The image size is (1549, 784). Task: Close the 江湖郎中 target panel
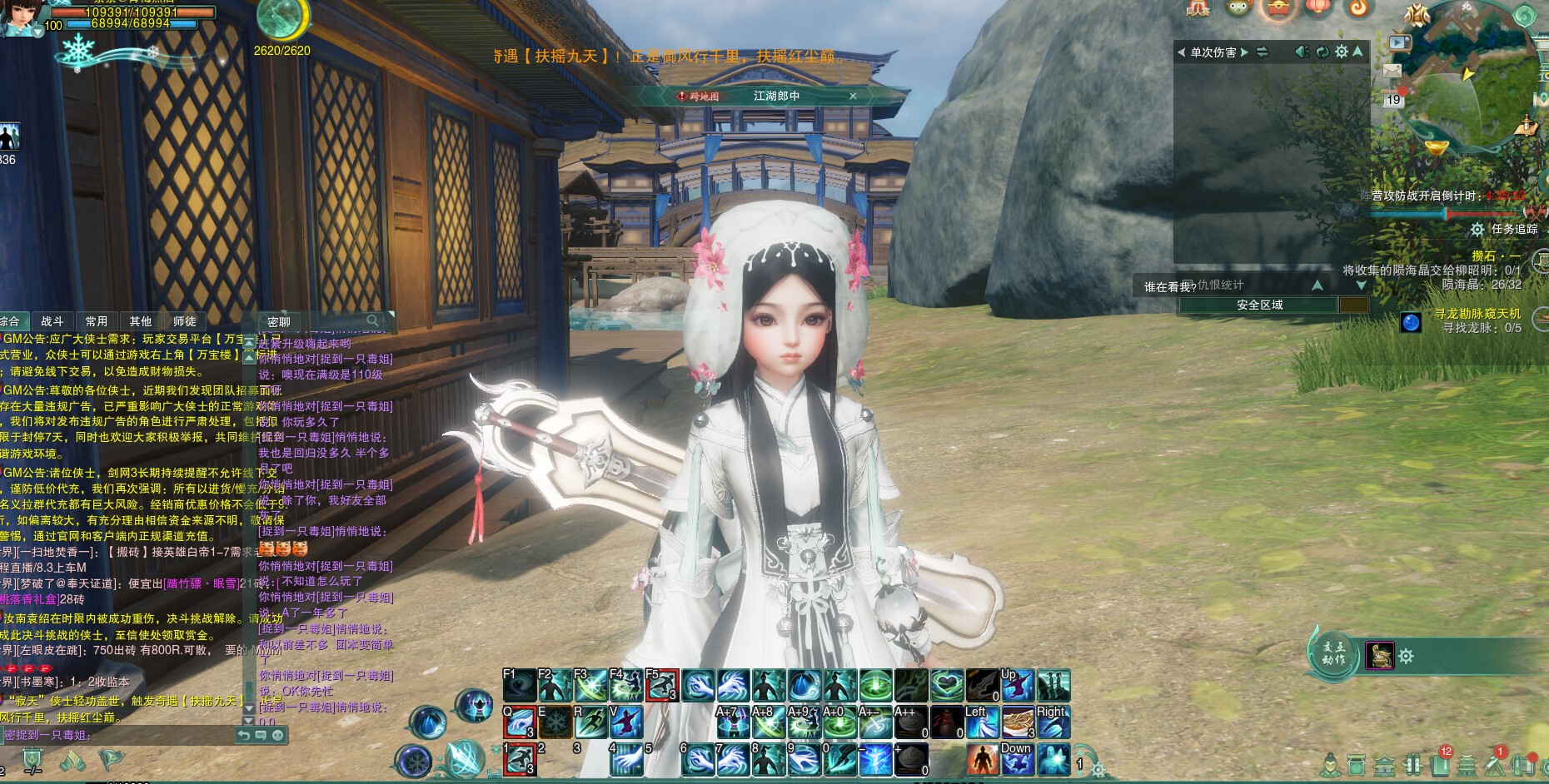coord(853,97)
